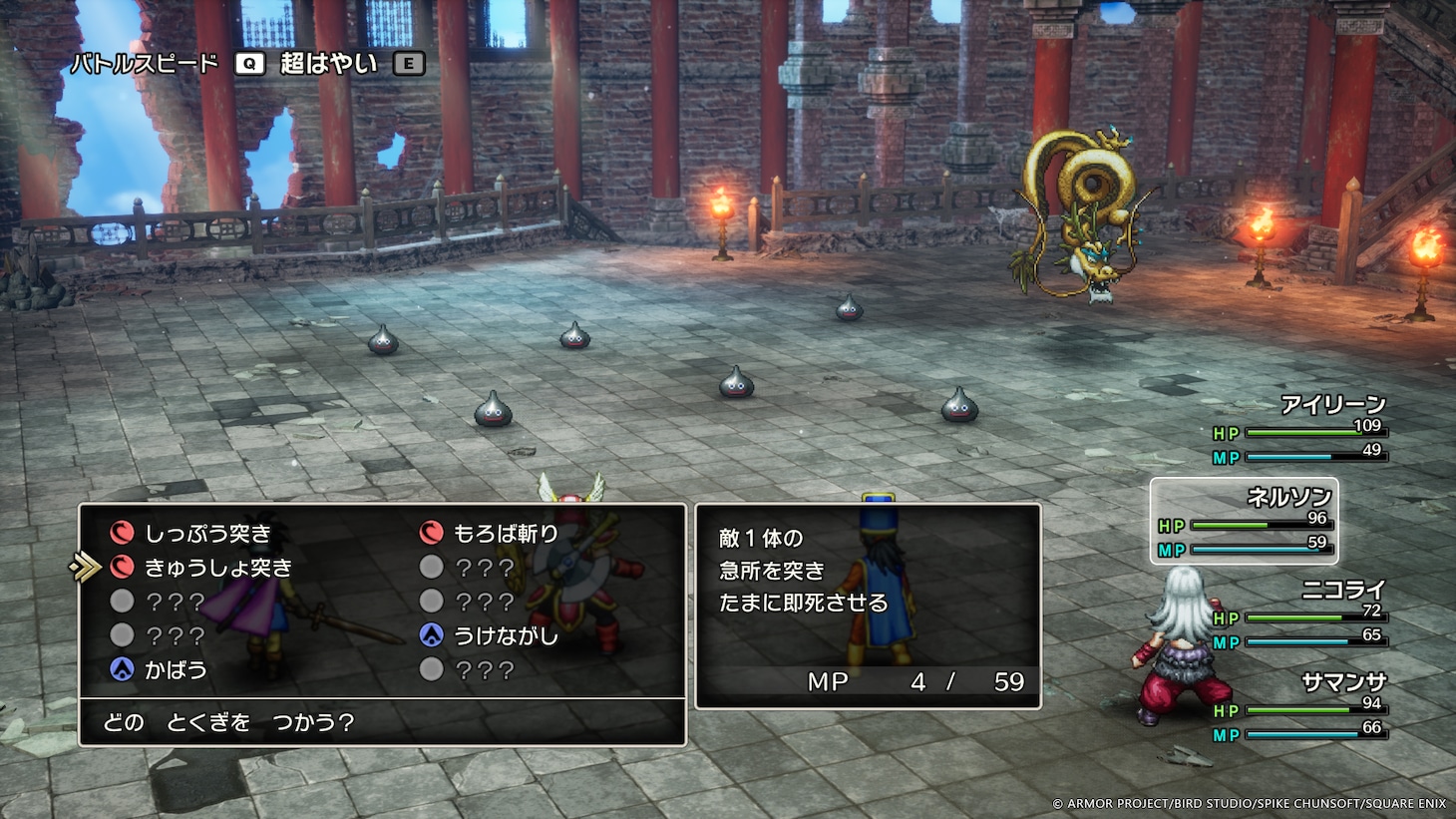
Task: Select ネルソン's status panel
Action: pos(1245,522)
